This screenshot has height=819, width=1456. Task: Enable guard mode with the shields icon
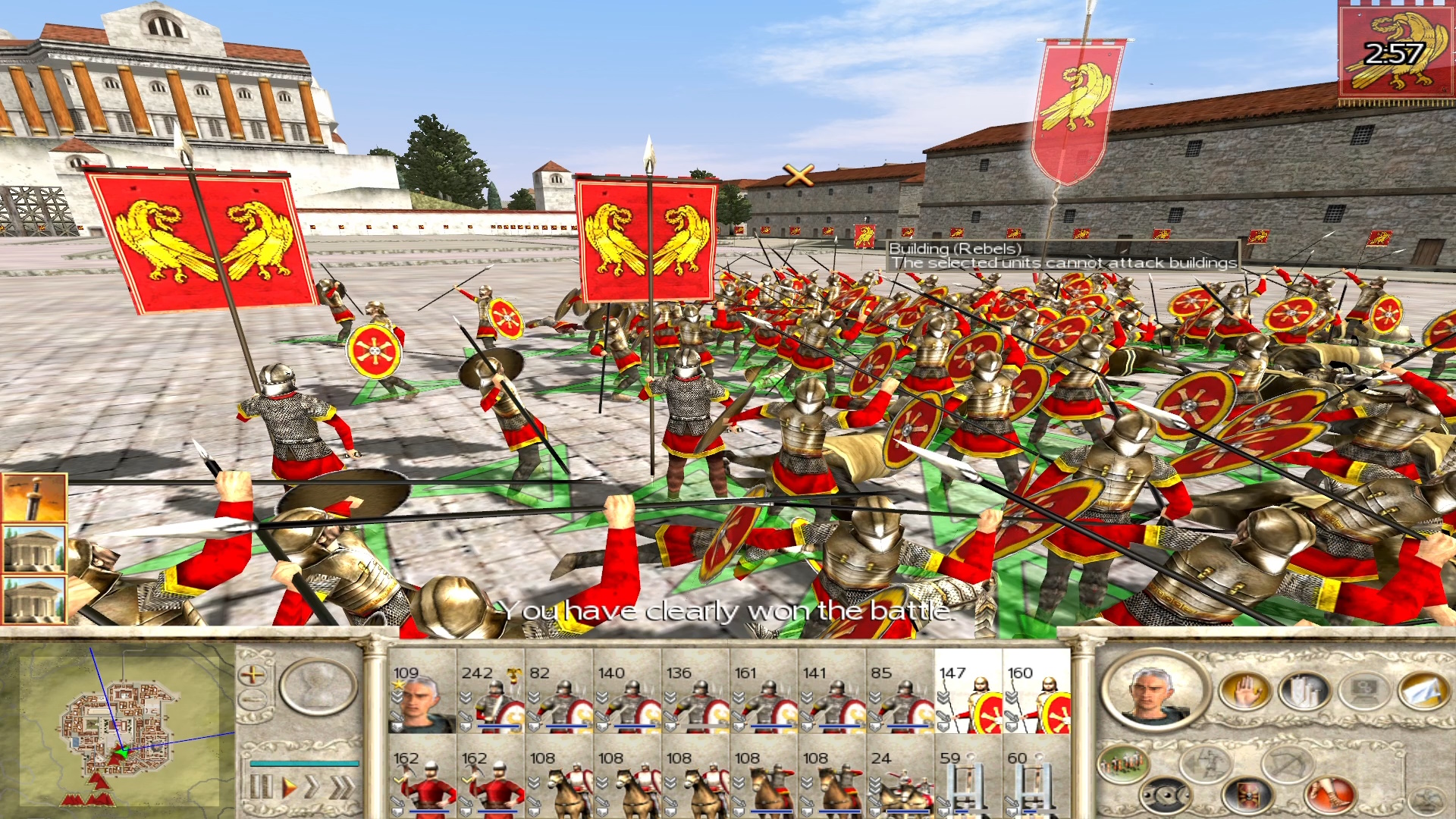pos(1165,797)
